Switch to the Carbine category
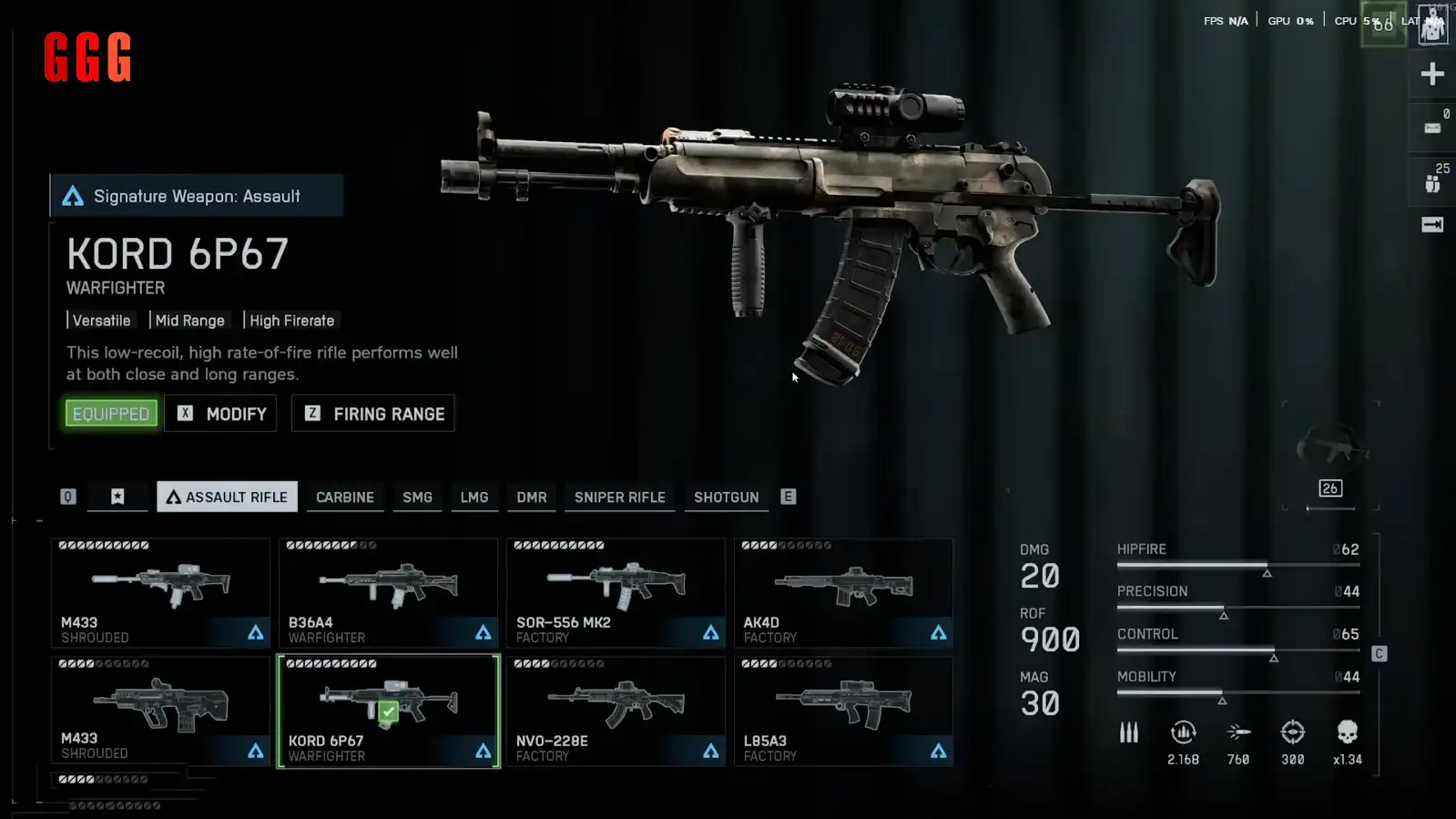This screenshot has height=819, width=1456. tap(344, 497)
